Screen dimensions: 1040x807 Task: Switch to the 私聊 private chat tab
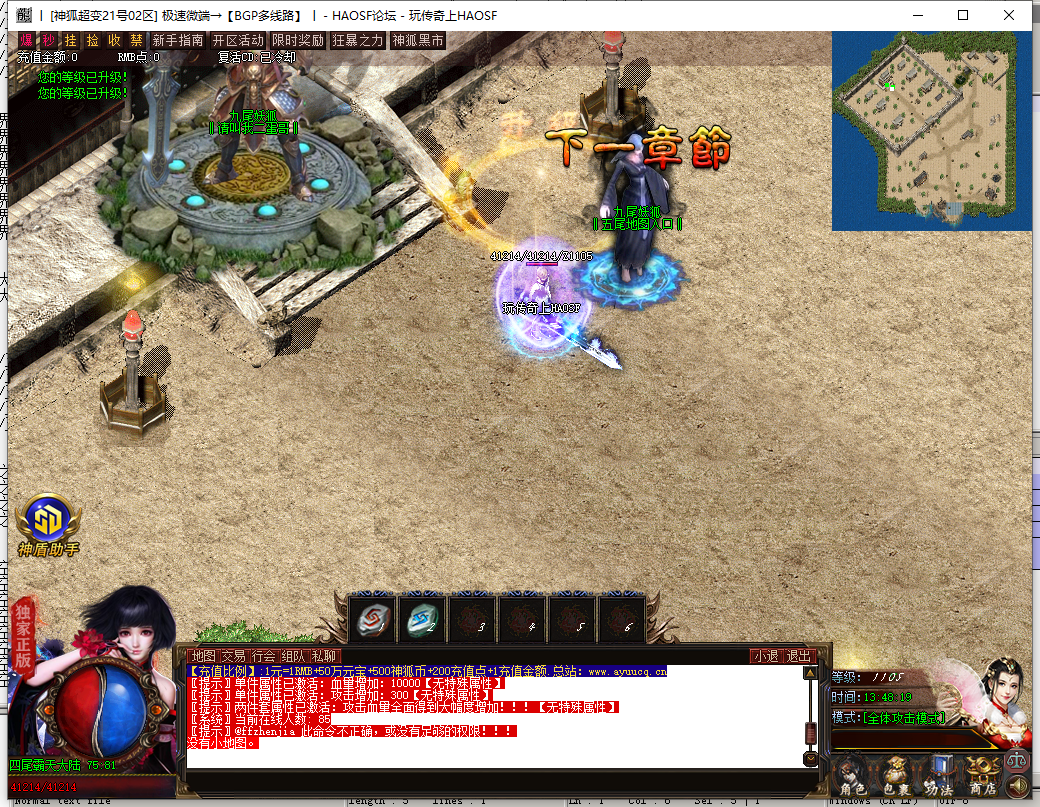(324, 656)
